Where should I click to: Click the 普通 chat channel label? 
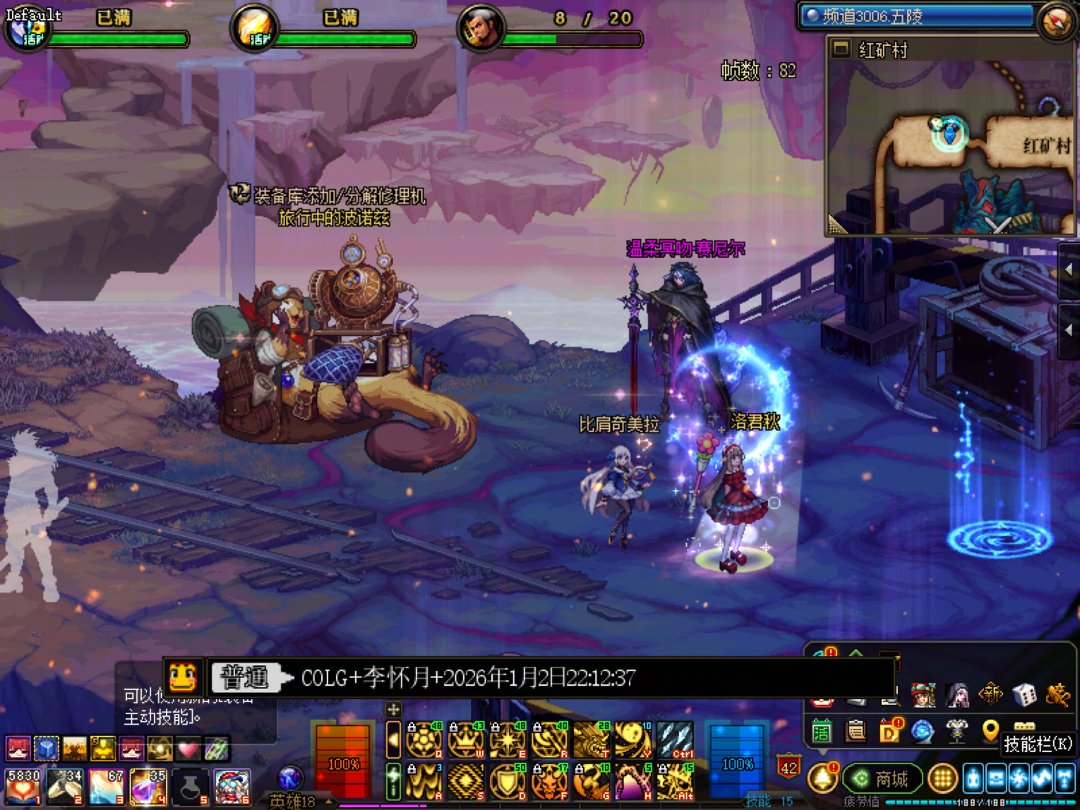(245, 678)
